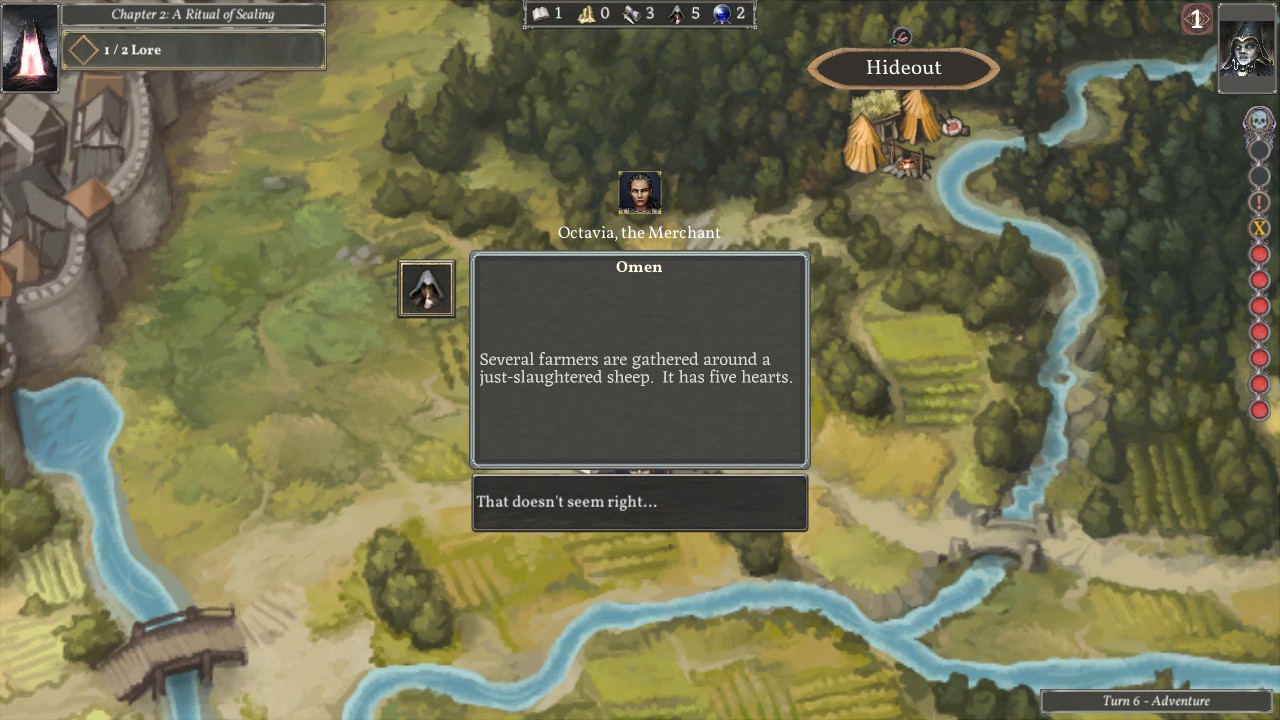This screenshot has width=1280, height=720.
Task: Click the Turn 6 - Adventure phase label
Action: click(1156, 701)
